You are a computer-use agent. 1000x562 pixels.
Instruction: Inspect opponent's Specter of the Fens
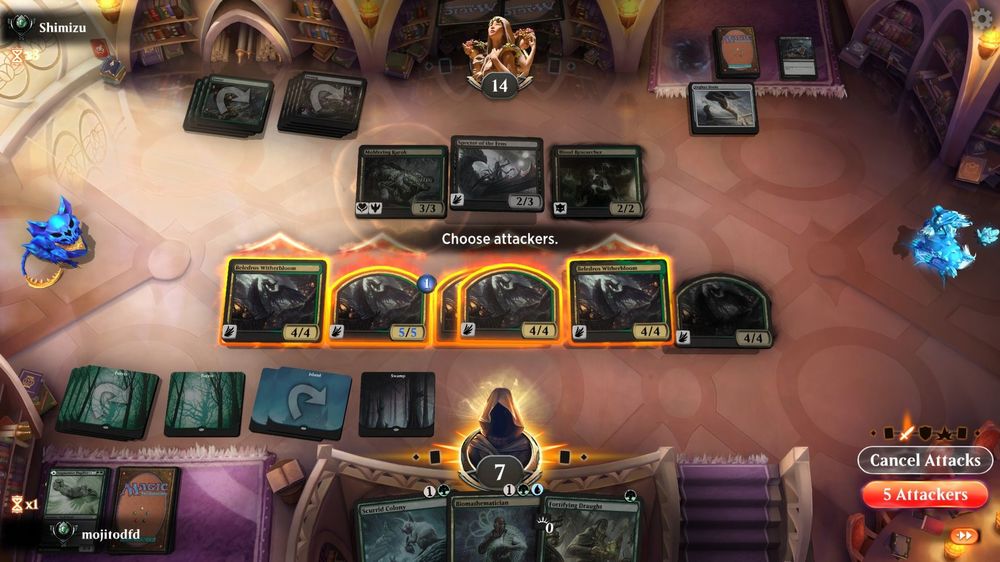(497, 173)
